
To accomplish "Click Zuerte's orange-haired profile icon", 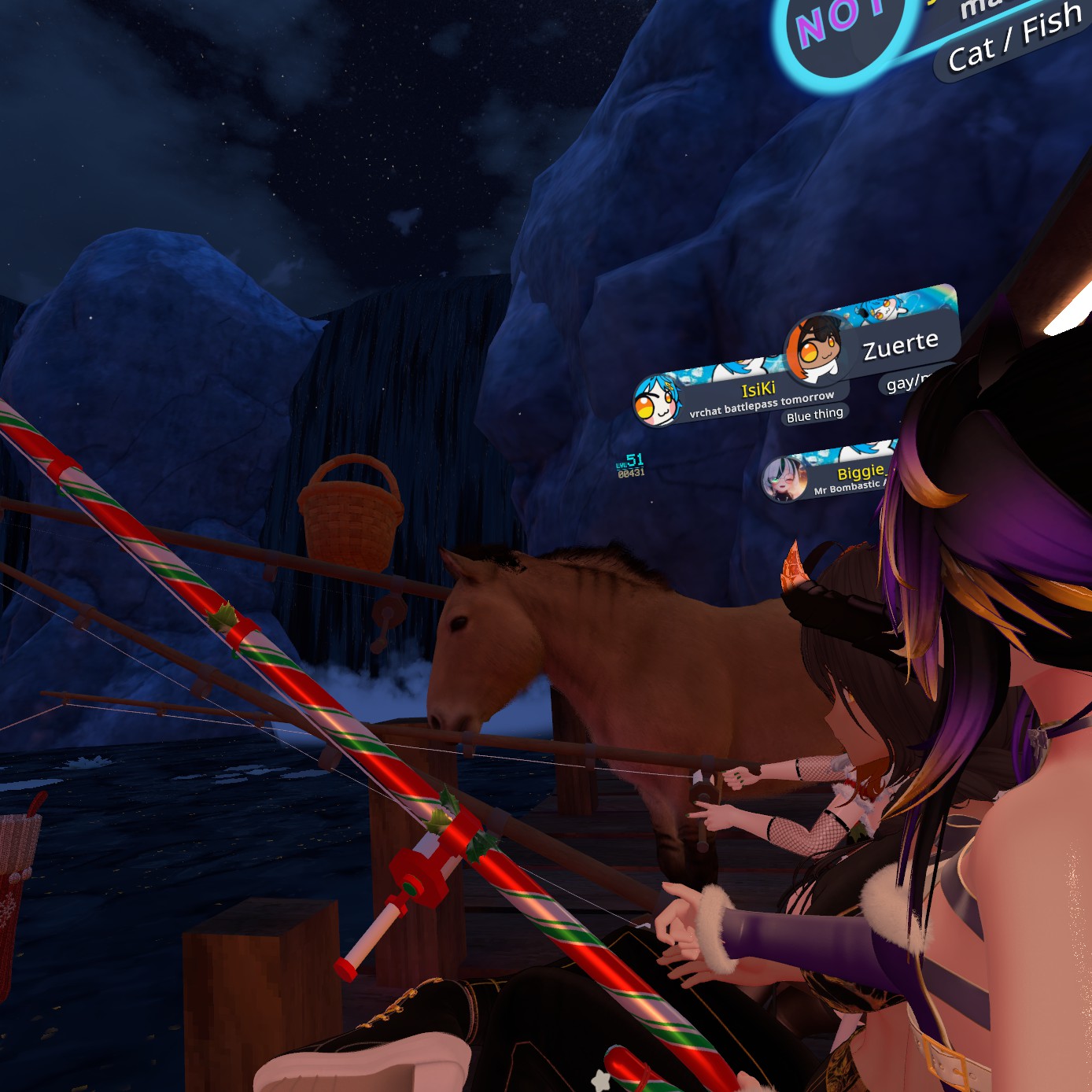I will [817, 348].
